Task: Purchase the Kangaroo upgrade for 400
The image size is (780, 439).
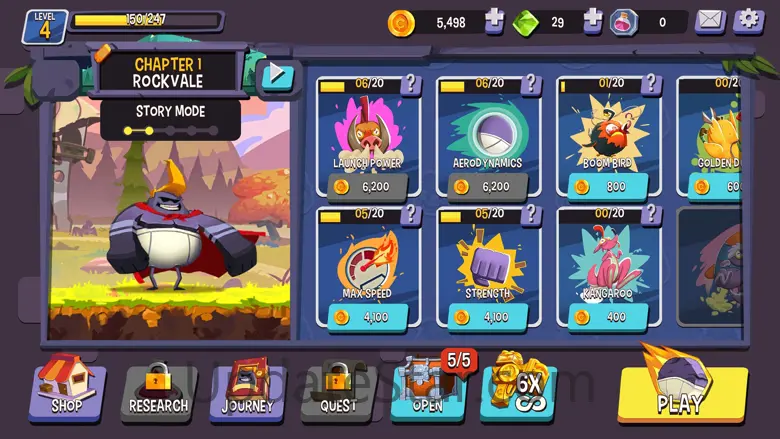Action: click(608, 317)
